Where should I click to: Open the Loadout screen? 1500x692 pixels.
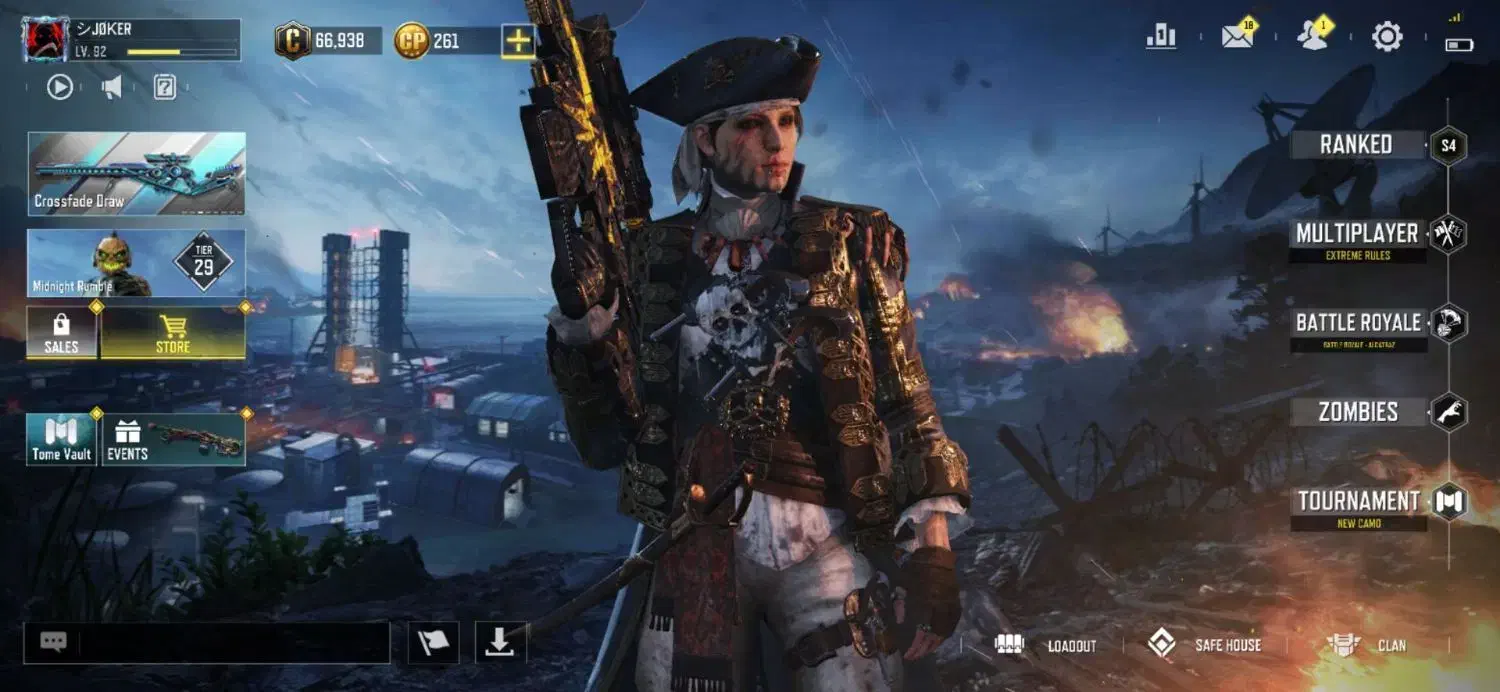pyautogui.click(x=1046, y=645)
